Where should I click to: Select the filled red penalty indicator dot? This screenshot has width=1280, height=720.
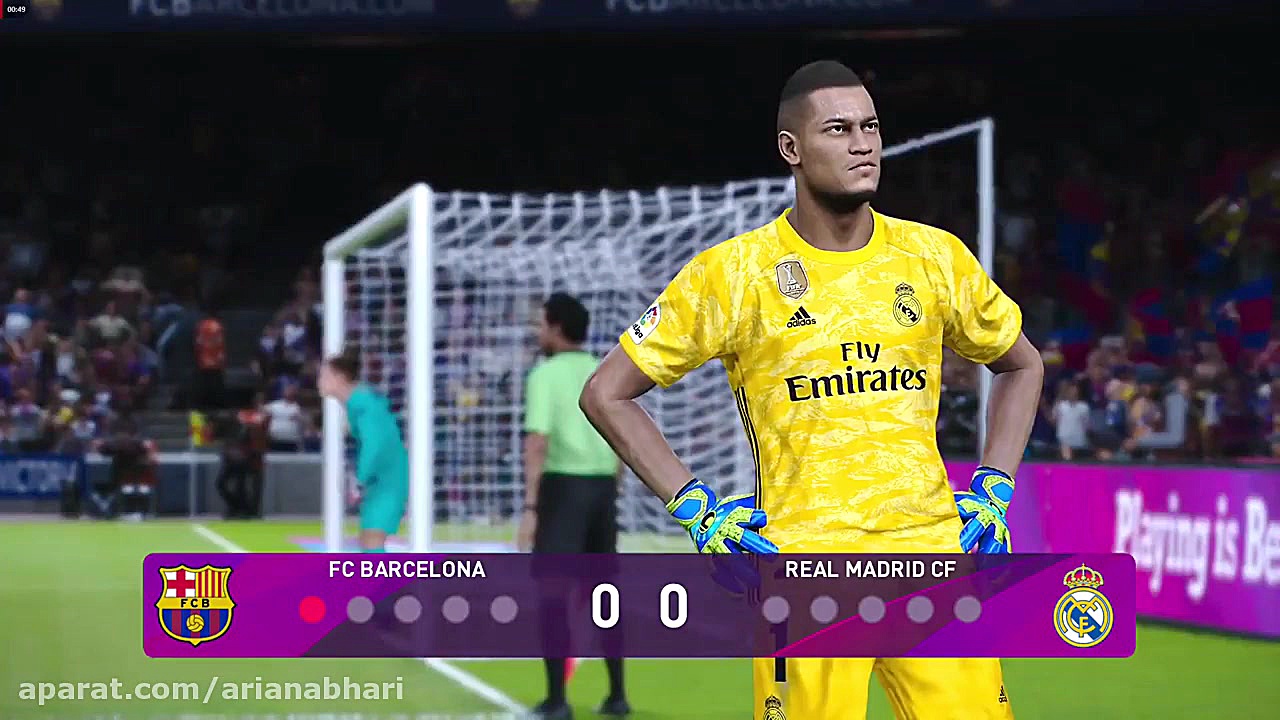[312, 609]
